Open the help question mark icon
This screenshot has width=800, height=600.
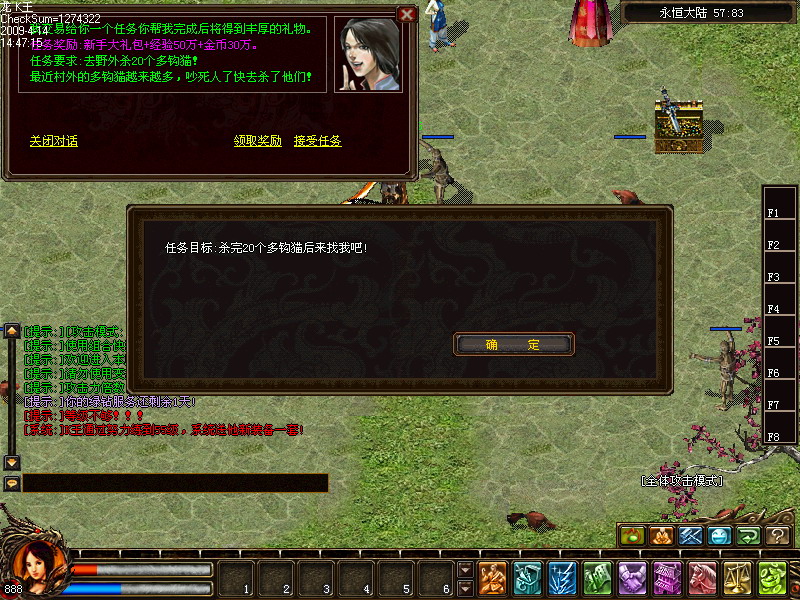coord(779,536)
